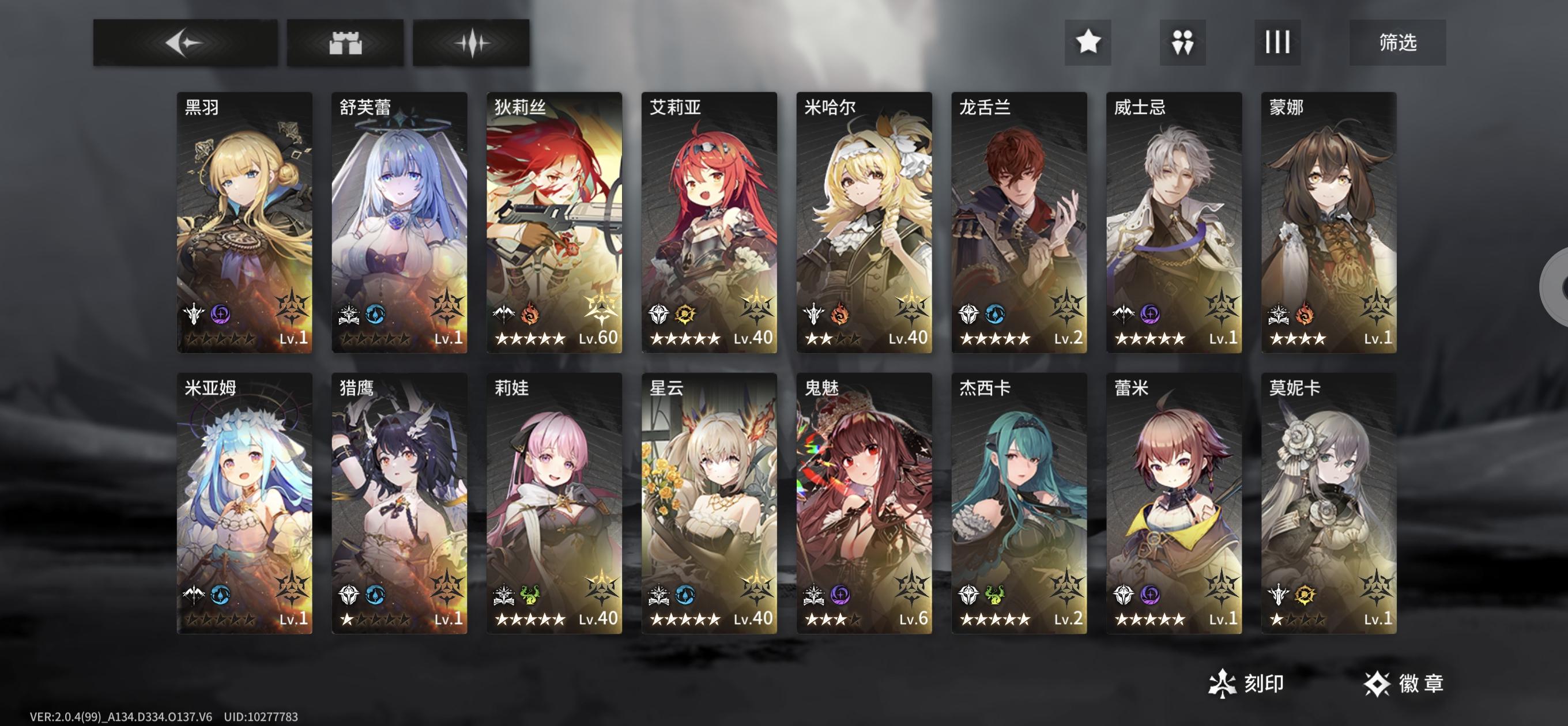Image resolution: width=1568 pixels, height=726 pixels.
Task: Toggle the favorites star filter
Action: coord(1089,42)
